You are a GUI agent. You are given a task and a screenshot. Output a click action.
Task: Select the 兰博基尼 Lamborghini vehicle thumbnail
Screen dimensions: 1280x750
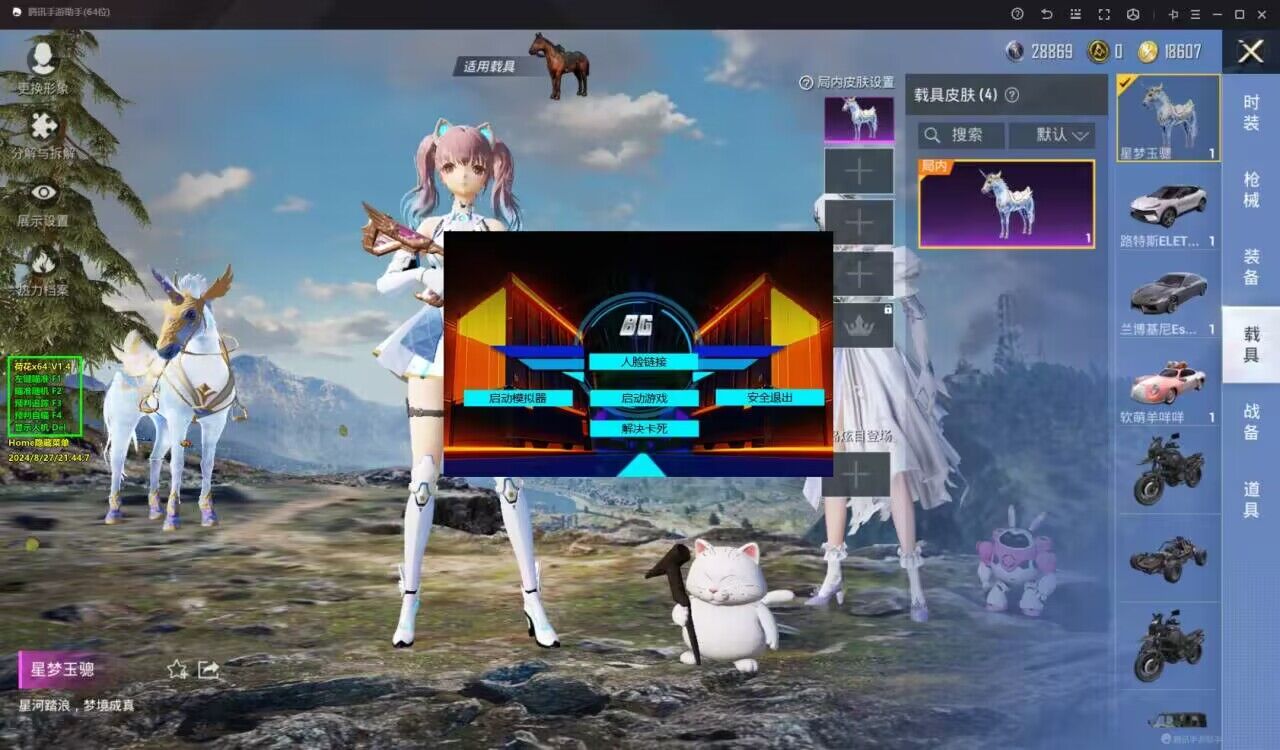point(1168,294)
